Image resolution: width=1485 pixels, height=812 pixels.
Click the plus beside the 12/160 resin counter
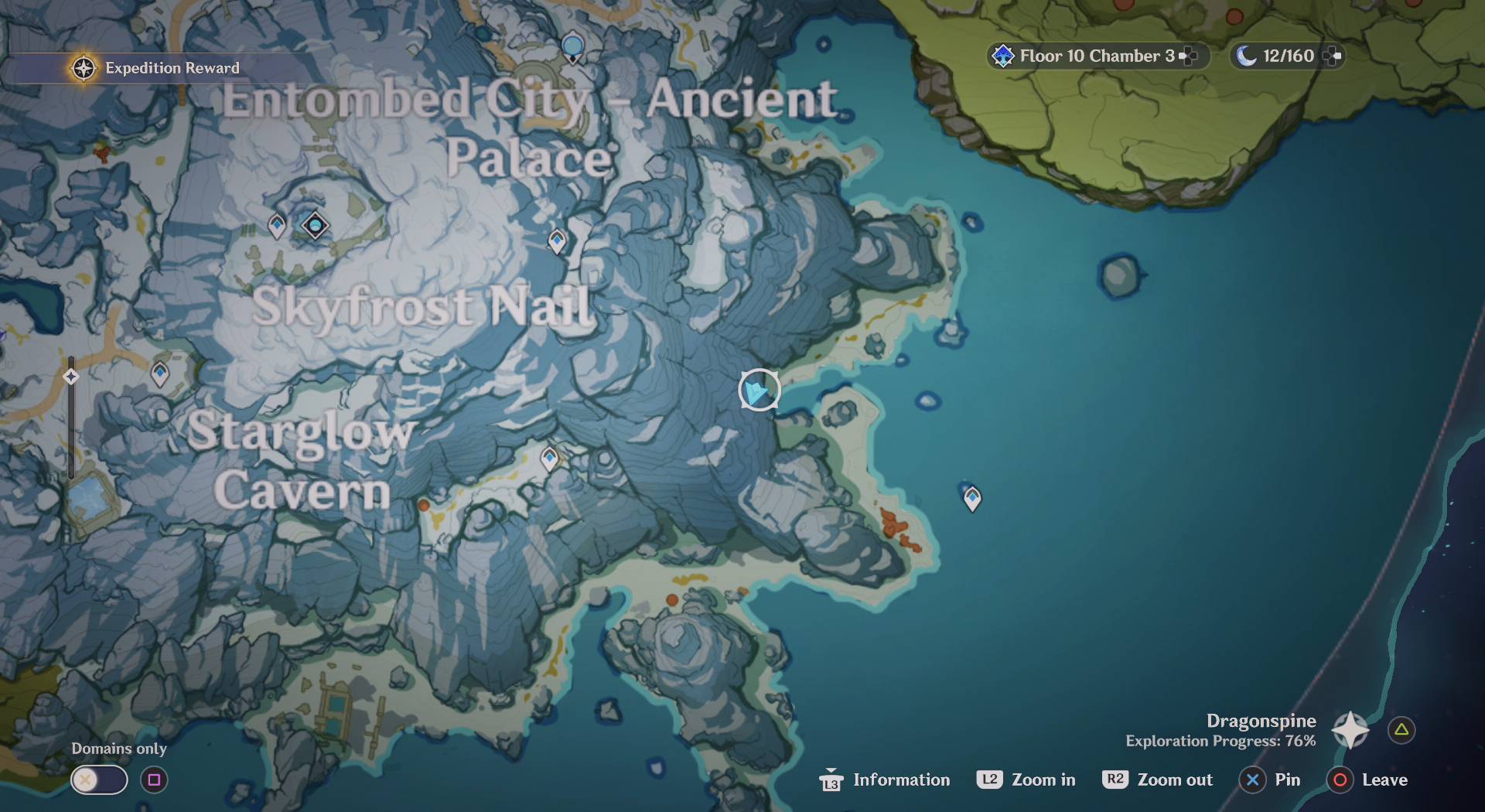(1332, 55)
